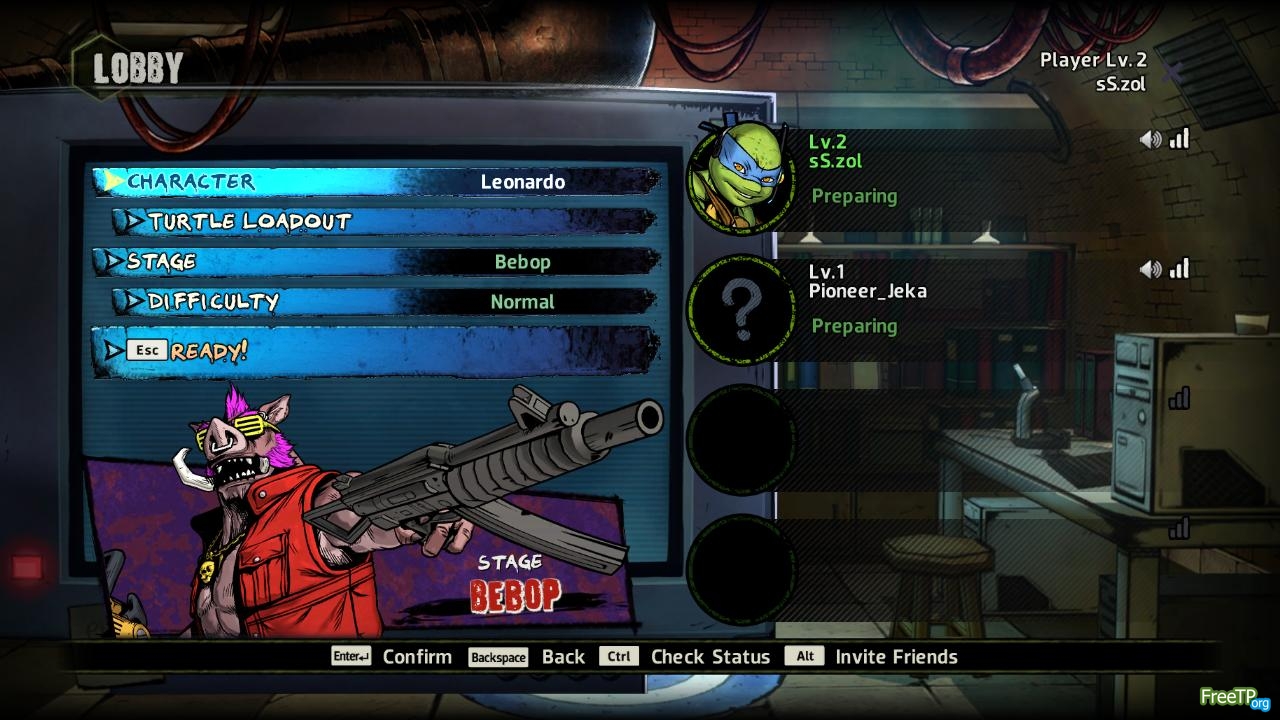Open the Turtle Loadout option
This screenshot has width=1280, height=720.
384,221
